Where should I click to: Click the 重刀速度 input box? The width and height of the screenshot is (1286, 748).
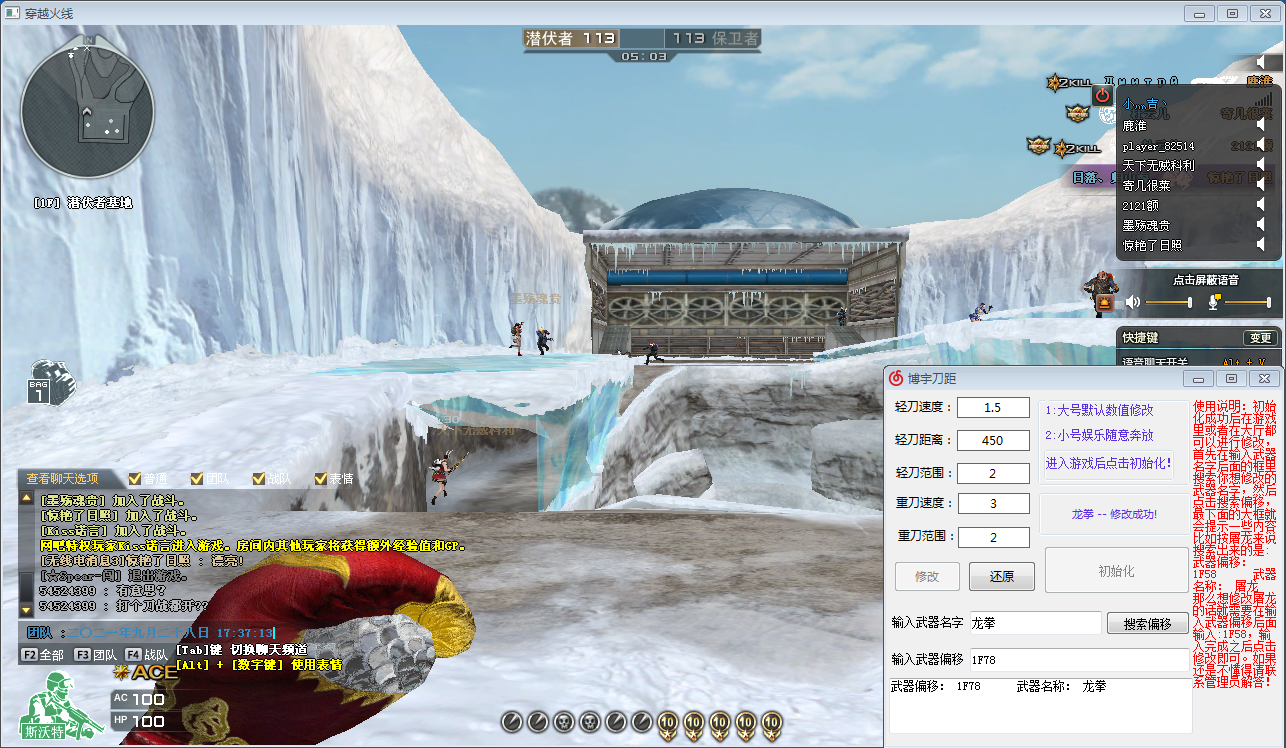pos(993,503)
